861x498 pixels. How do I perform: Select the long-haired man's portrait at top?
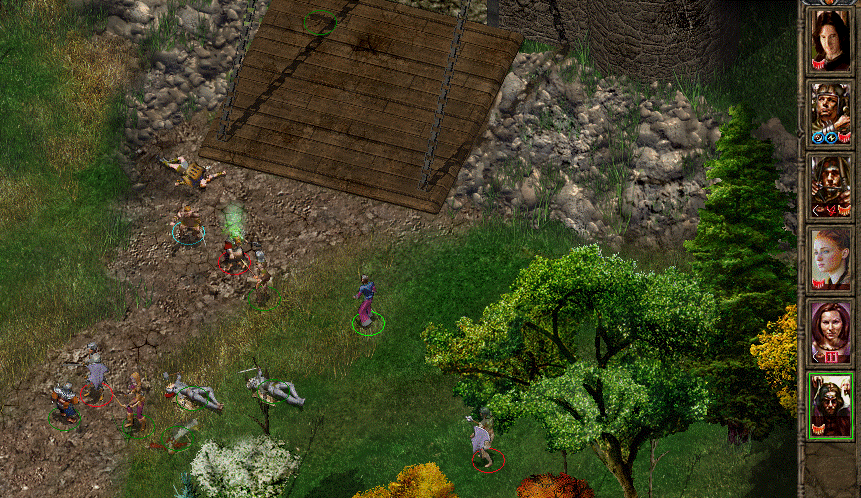tap(830, 40)
